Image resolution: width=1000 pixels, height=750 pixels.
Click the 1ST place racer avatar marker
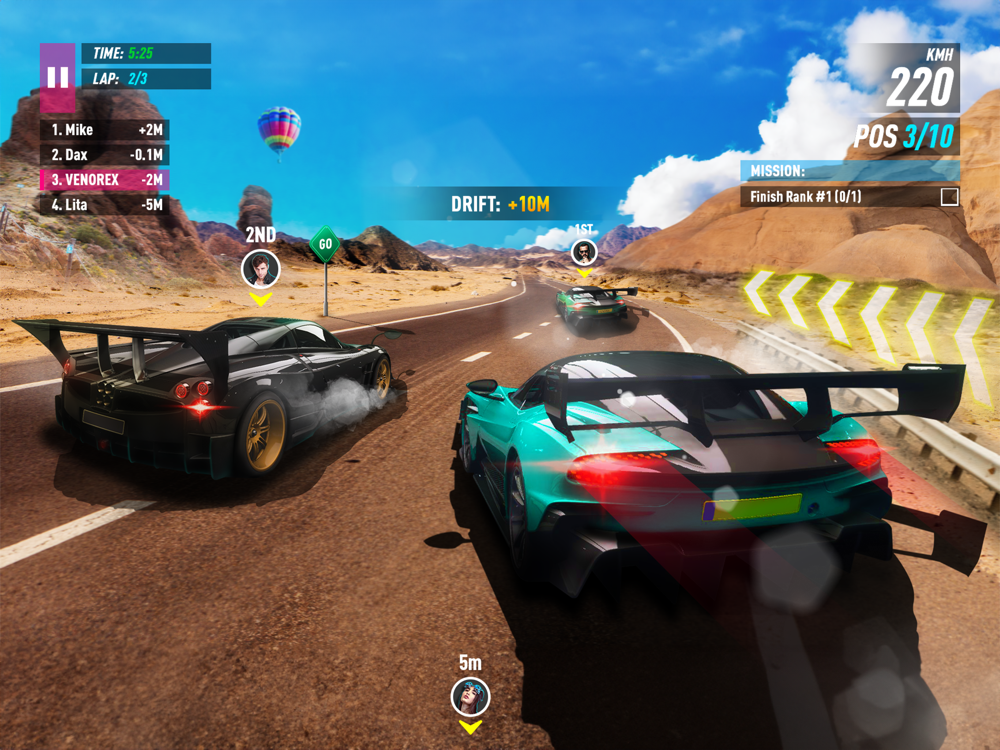click(584, 253)
